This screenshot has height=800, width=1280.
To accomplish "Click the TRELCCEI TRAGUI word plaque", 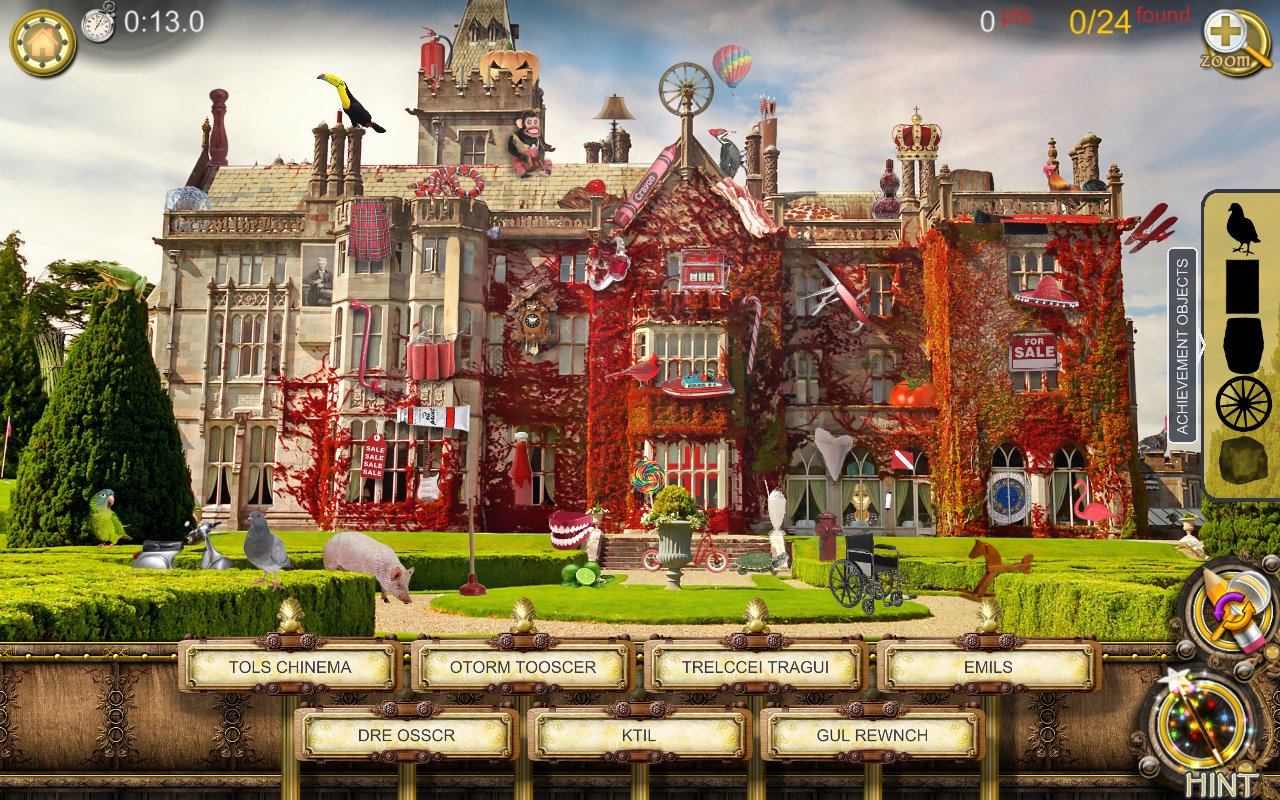I will pyautogui.click(x=756, y=667).
